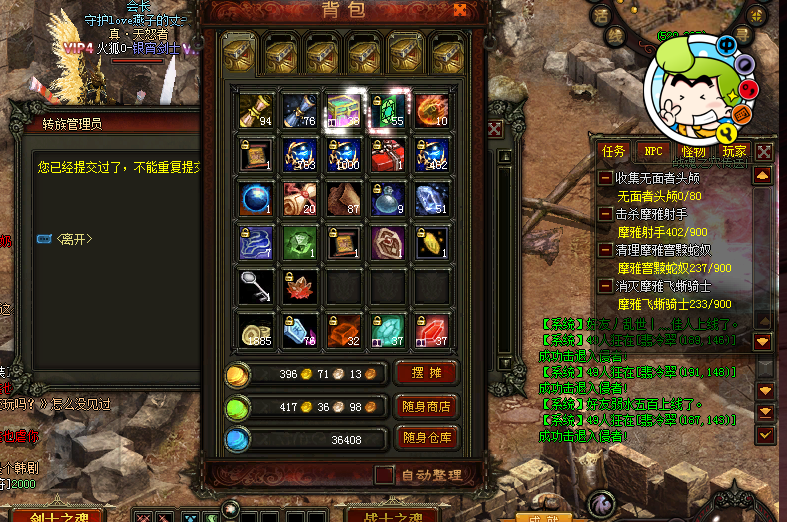Pick the silver key item slot
787x522 pixels.
click(x=256, y=286)
